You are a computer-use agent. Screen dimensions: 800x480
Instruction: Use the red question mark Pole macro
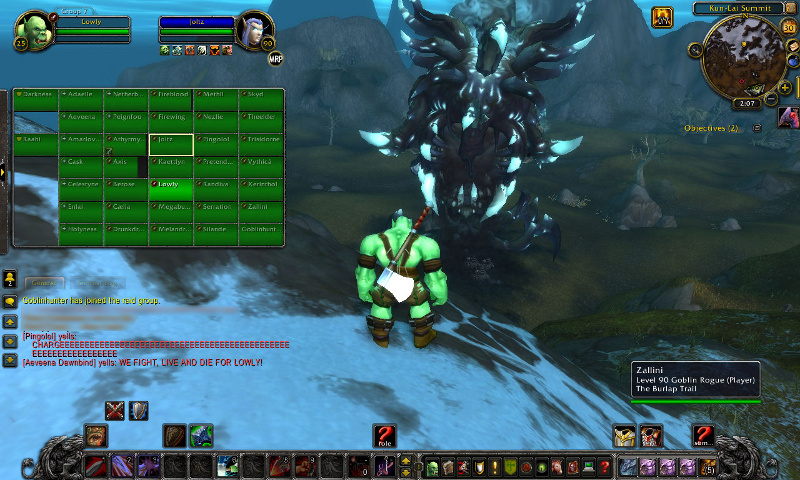(384, 436)
